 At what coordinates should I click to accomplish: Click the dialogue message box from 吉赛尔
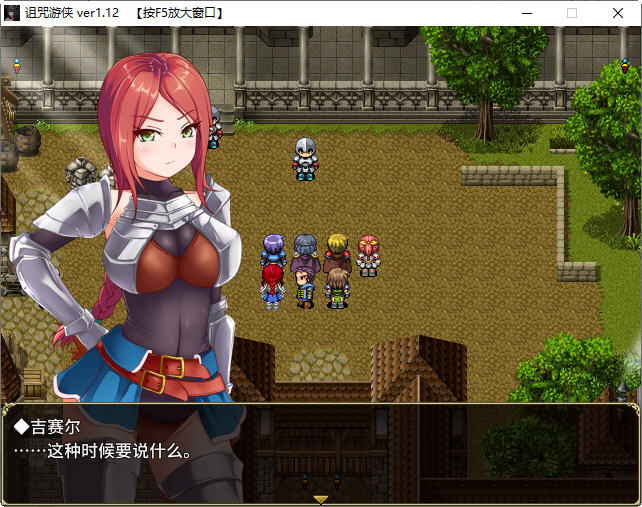click(320, 451)
